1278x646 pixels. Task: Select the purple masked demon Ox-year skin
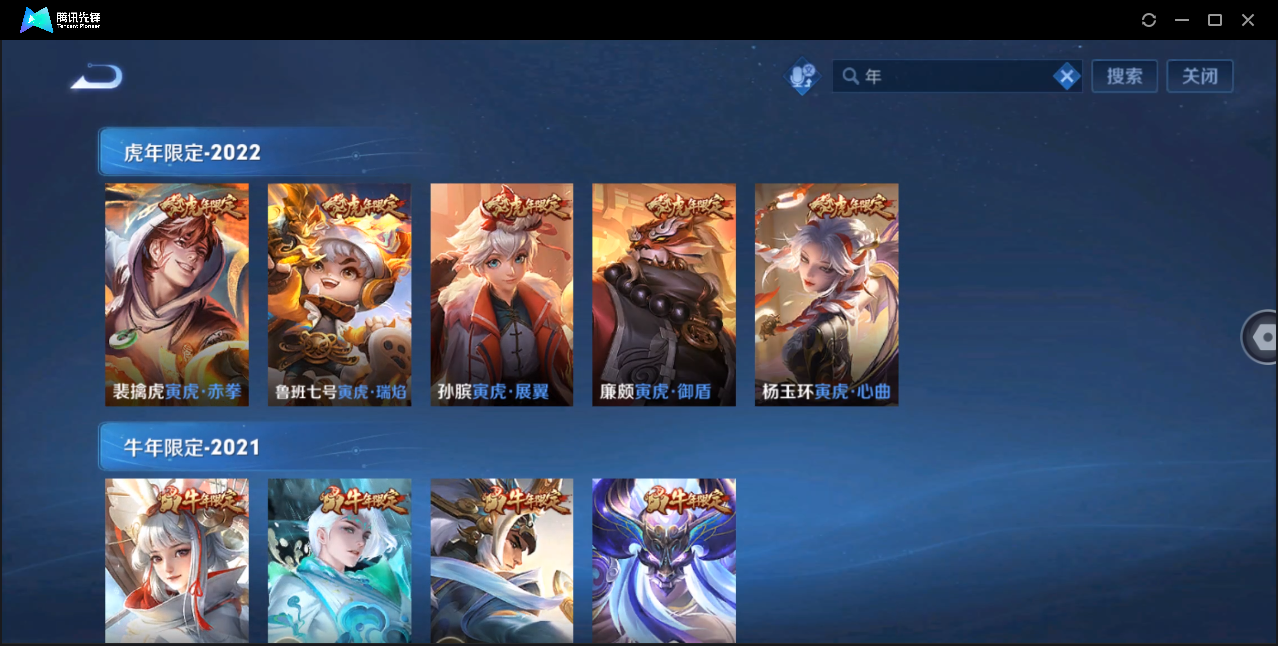click(664, 560)
